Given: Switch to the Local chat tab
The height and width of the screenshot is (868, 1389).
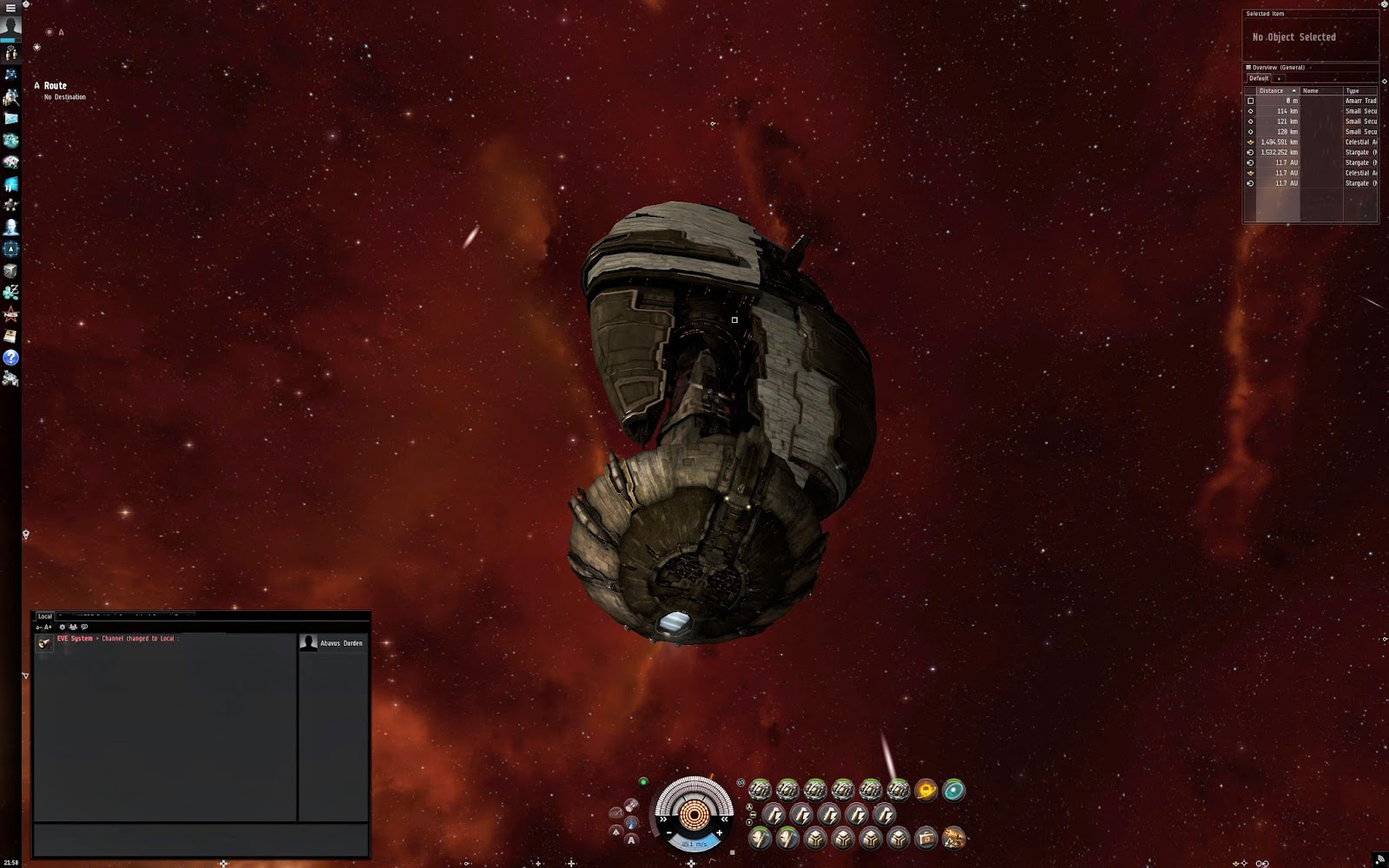Looking at the screenshot, I should (x=45, y=616).
